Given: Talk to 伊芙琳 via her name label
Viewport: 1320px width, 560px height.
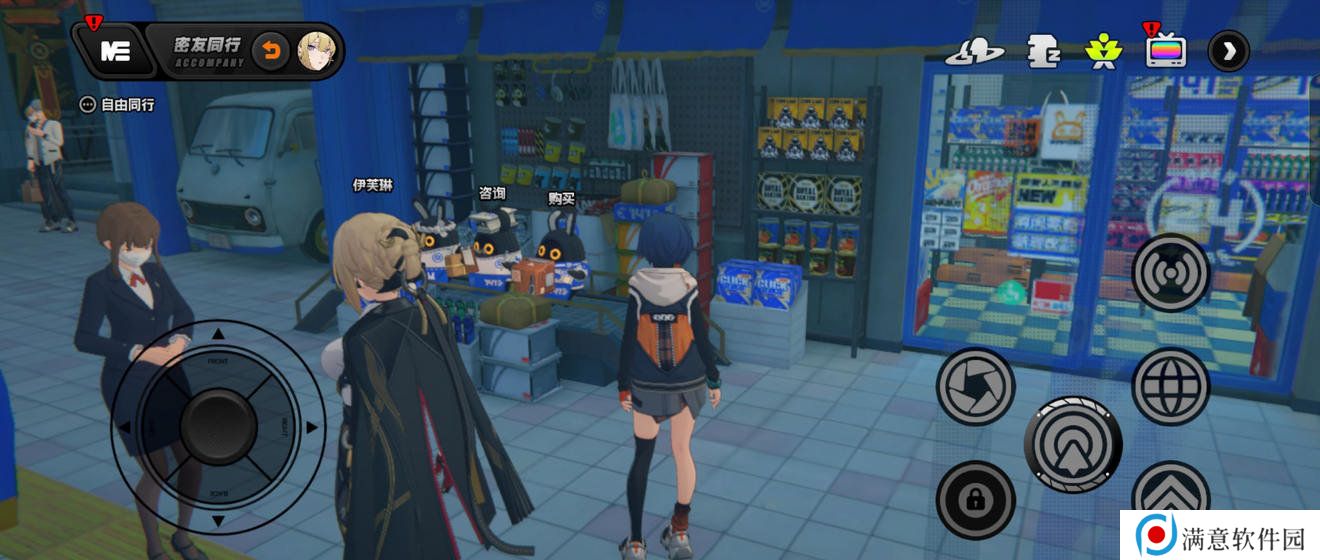Looking at the screenshot, I should [366, 184].
